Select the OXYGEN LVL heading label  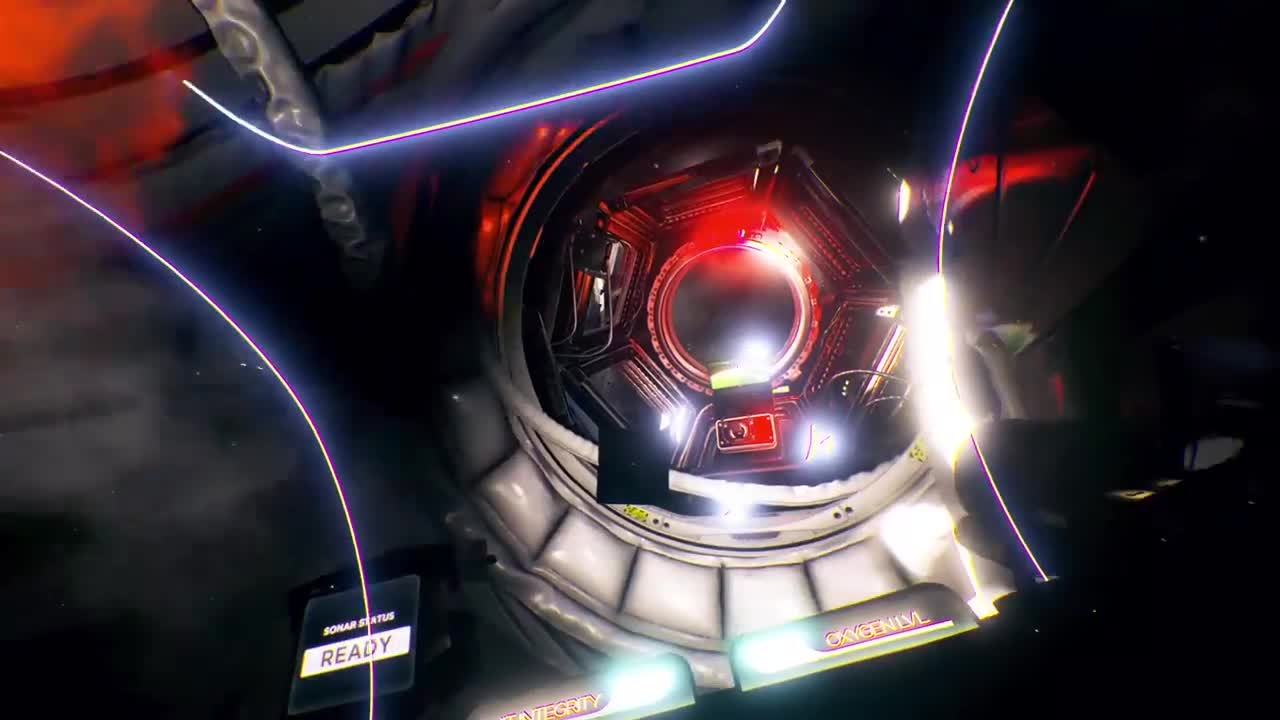tap(877, 632)
